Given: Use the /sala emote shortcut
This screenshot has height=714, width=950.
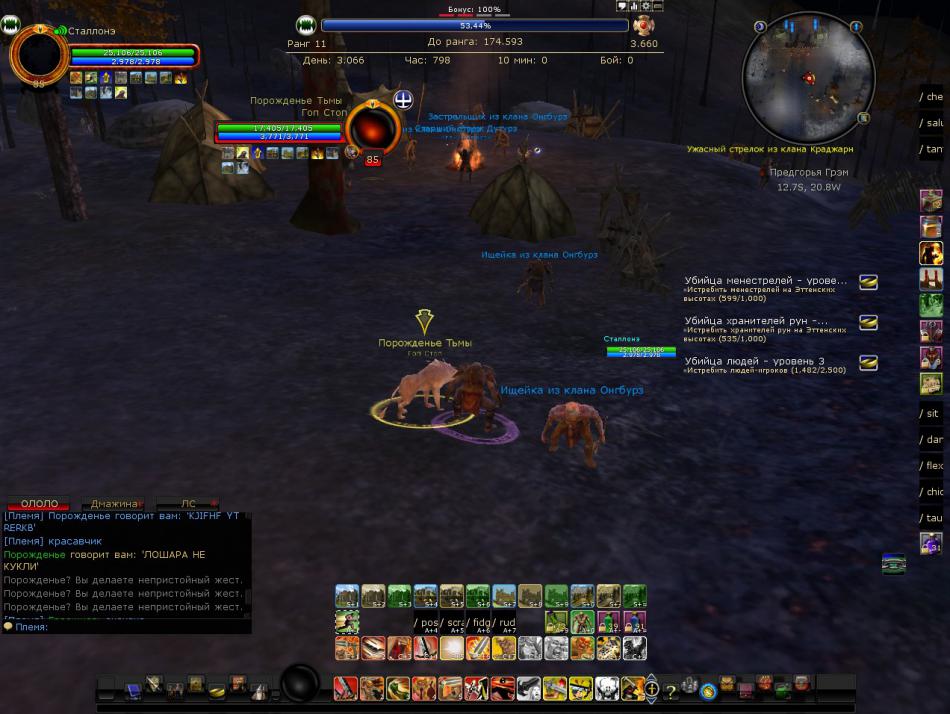Looking at the screenshot, I should click(x=931, y=123).
